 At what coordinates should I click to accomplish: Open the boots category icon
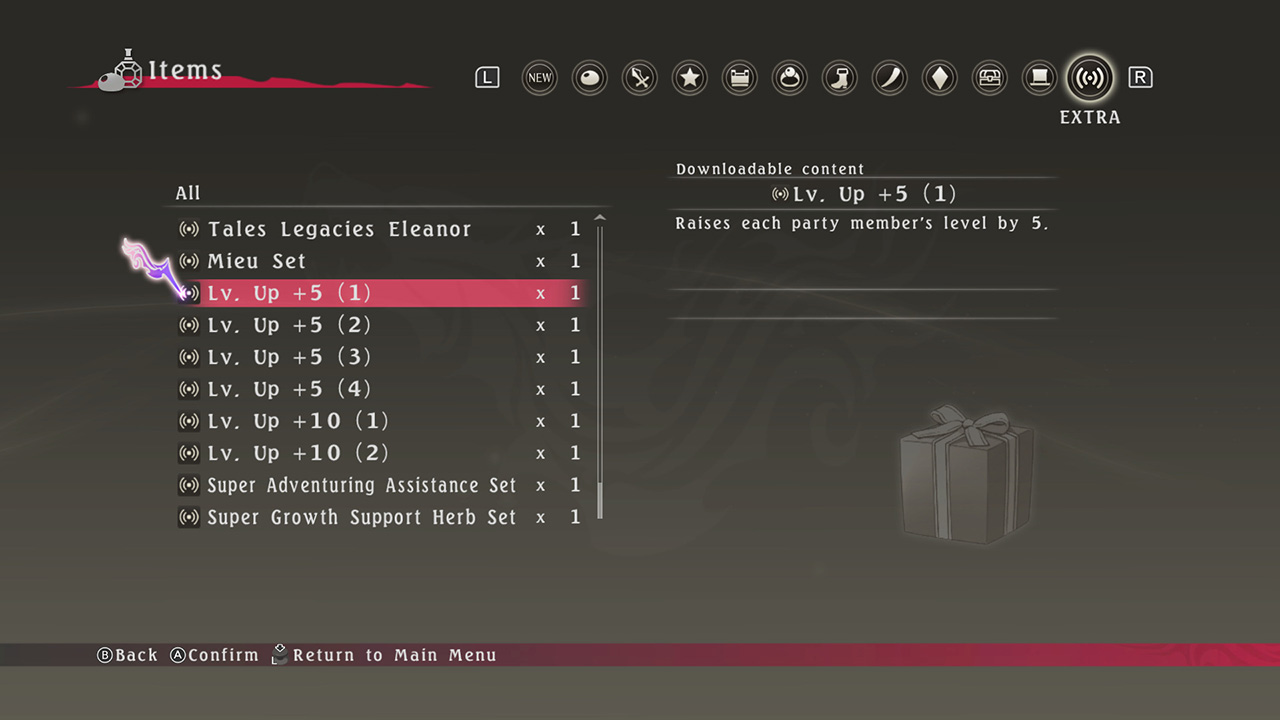(x=839, y=77)
